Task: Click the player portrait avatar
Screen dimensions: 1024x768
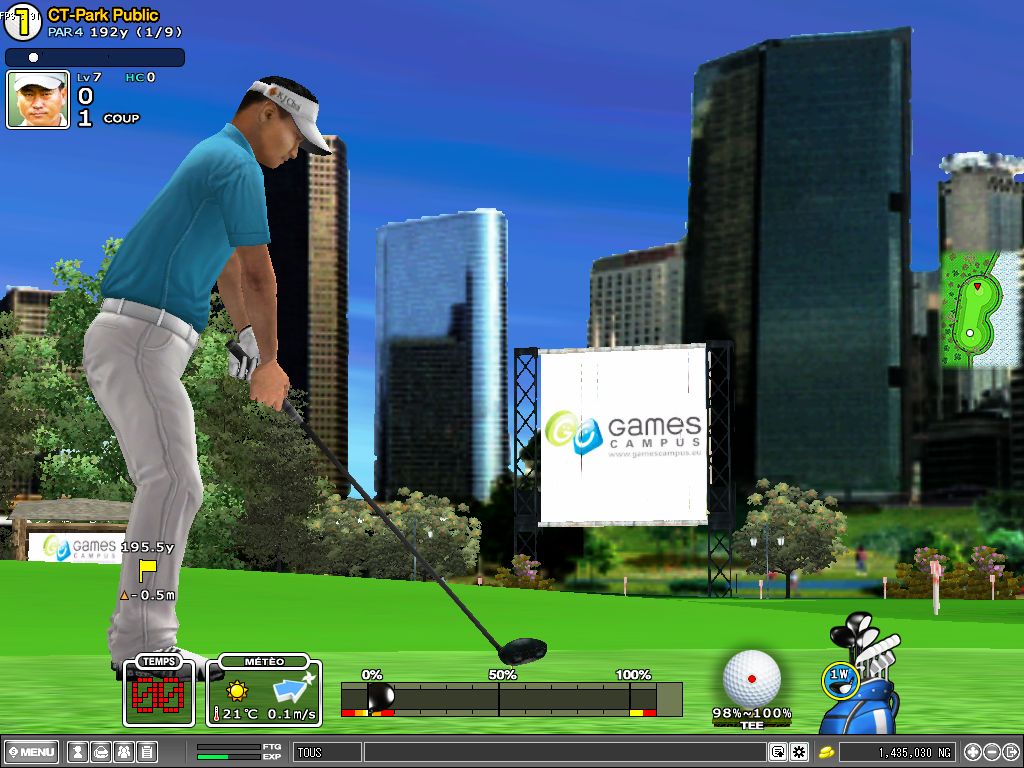Action: pyautogui.click(x=38, y=100)
